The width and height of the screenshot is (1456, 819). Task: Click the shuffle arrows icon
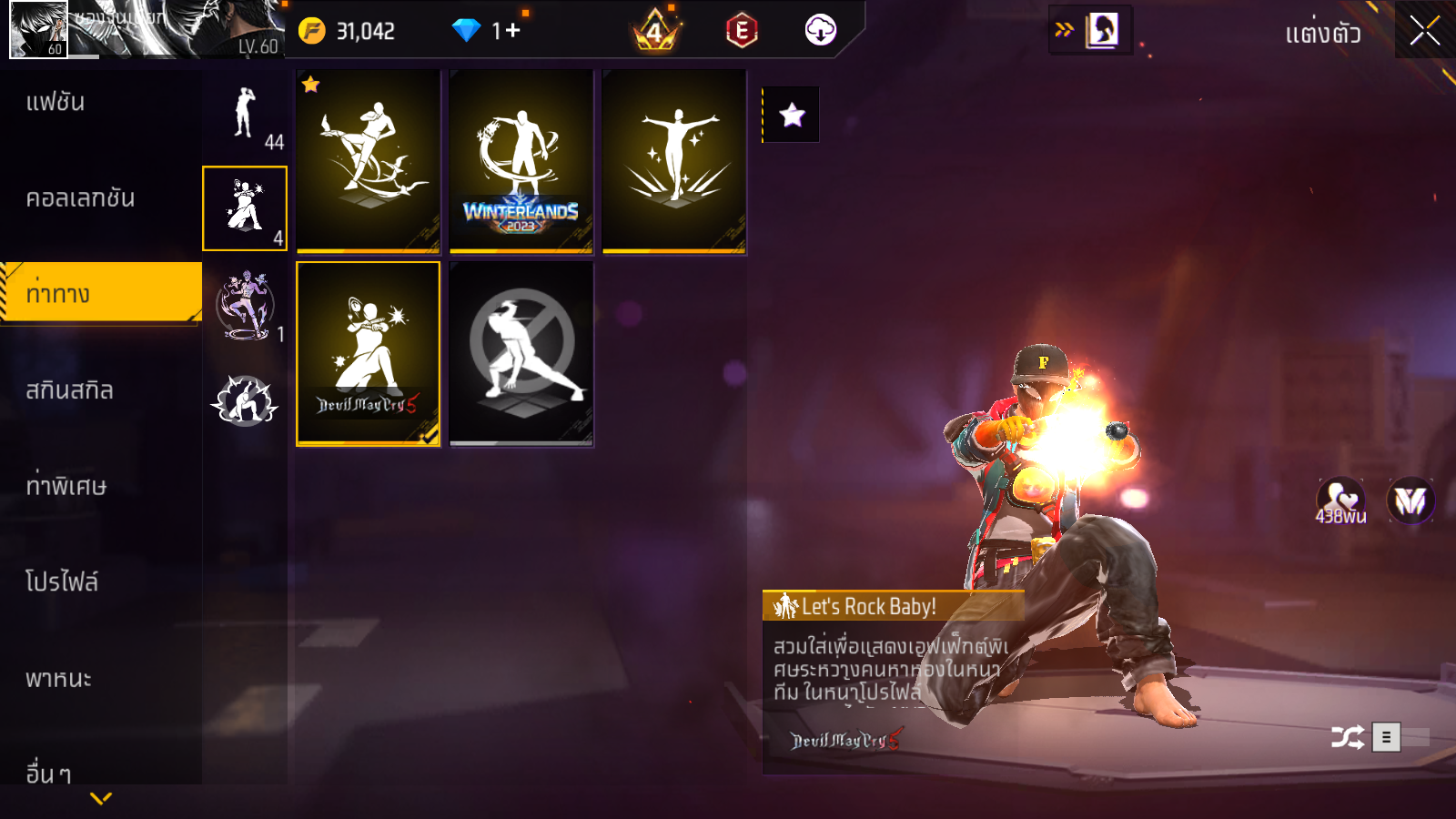1347,737
